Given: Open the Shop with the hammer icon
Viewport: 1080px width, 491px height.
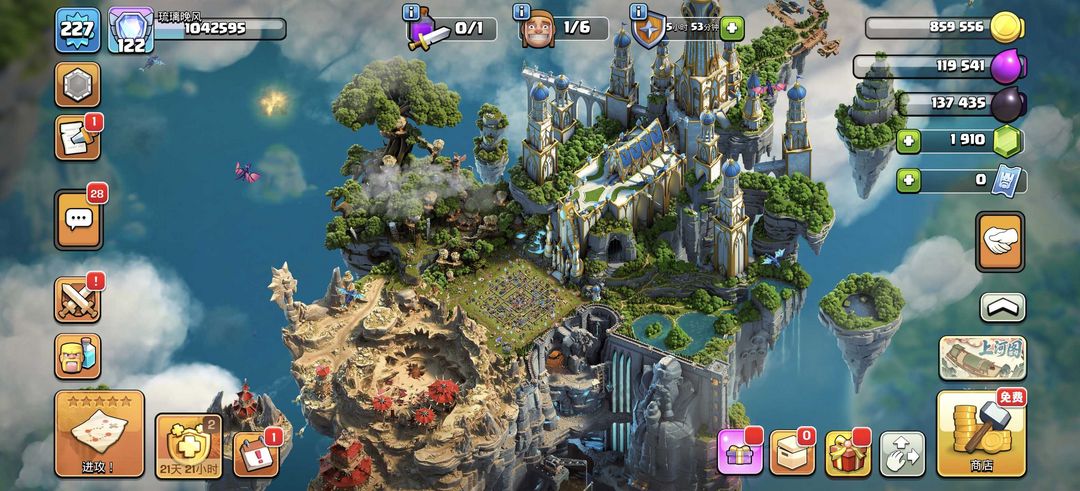Looking at the screenshot, I should 981,433.
